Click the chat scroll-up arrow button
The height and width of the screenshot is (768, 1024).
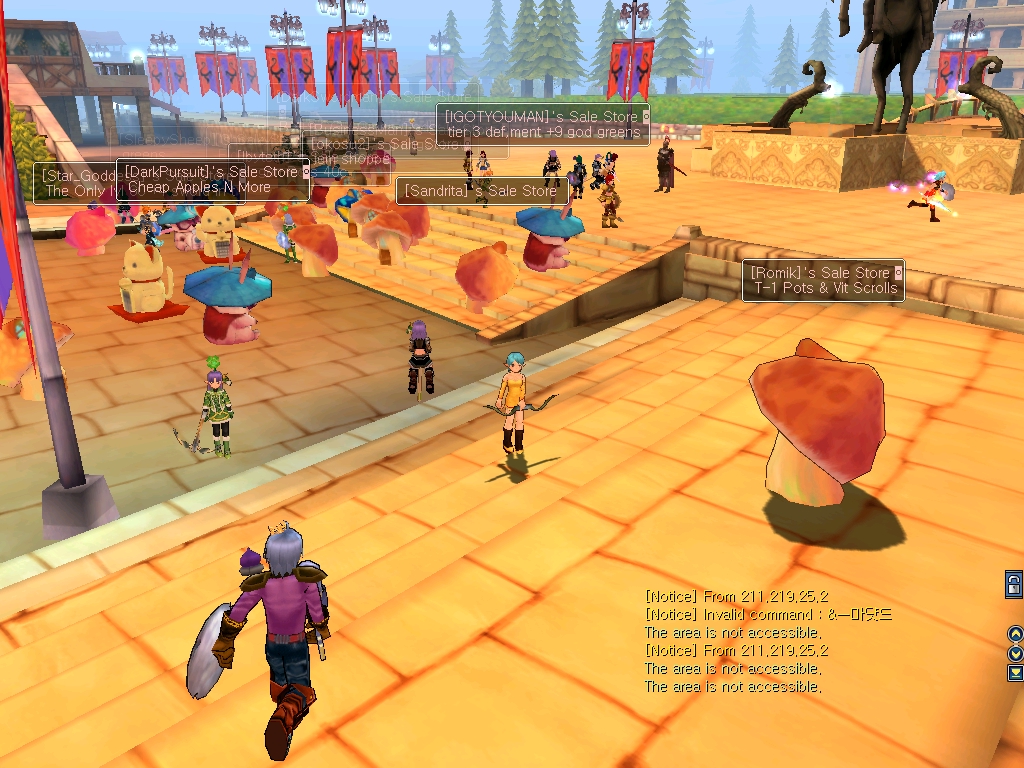(x=1015, y=634)
